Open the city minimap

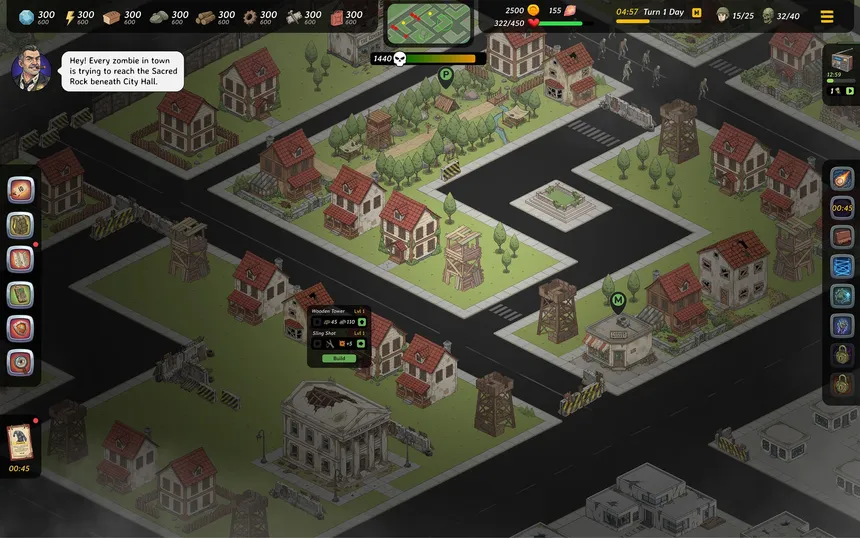[429, 24]
